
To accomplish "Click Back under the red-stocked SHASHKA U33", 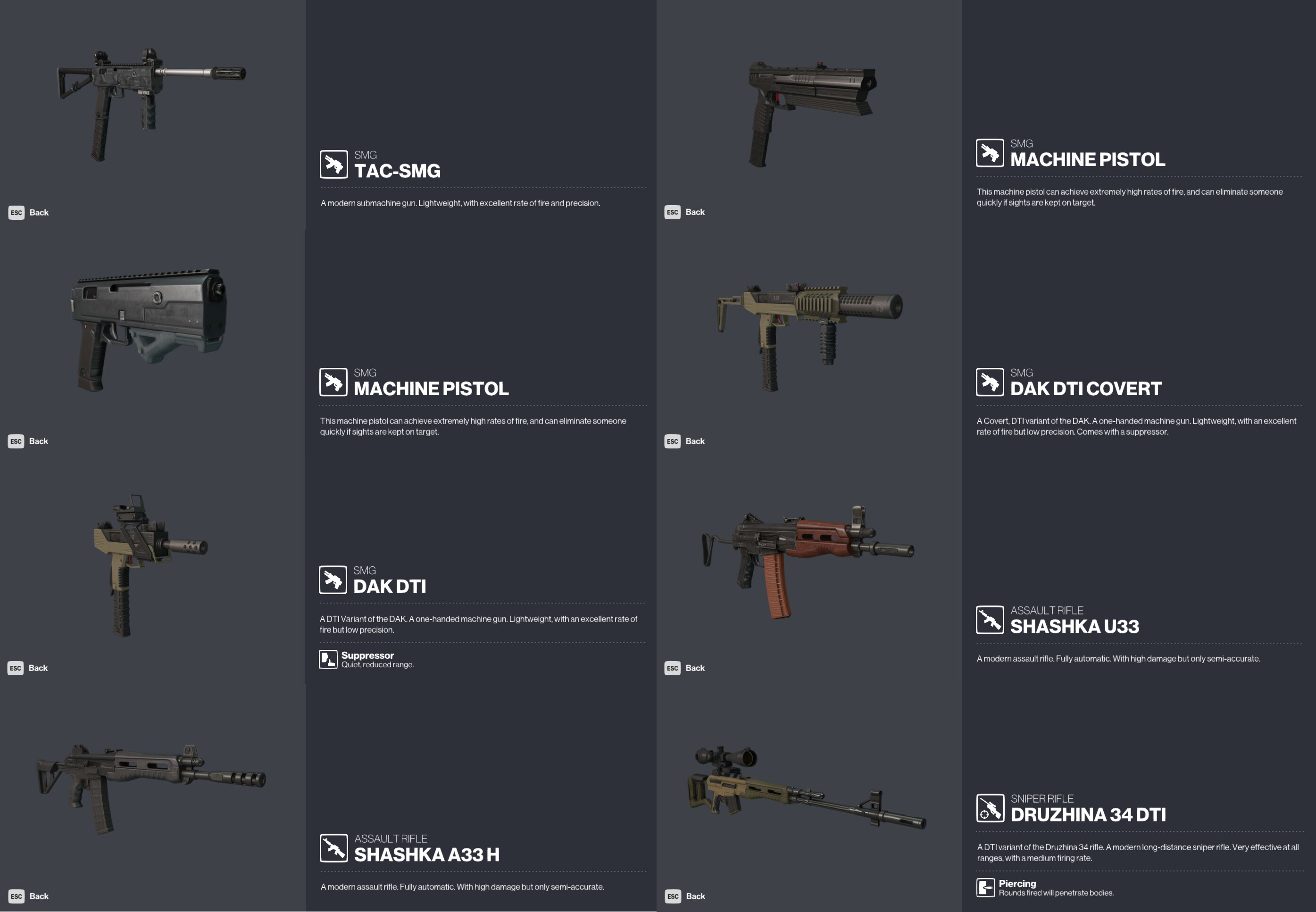I will coord(695,667).
